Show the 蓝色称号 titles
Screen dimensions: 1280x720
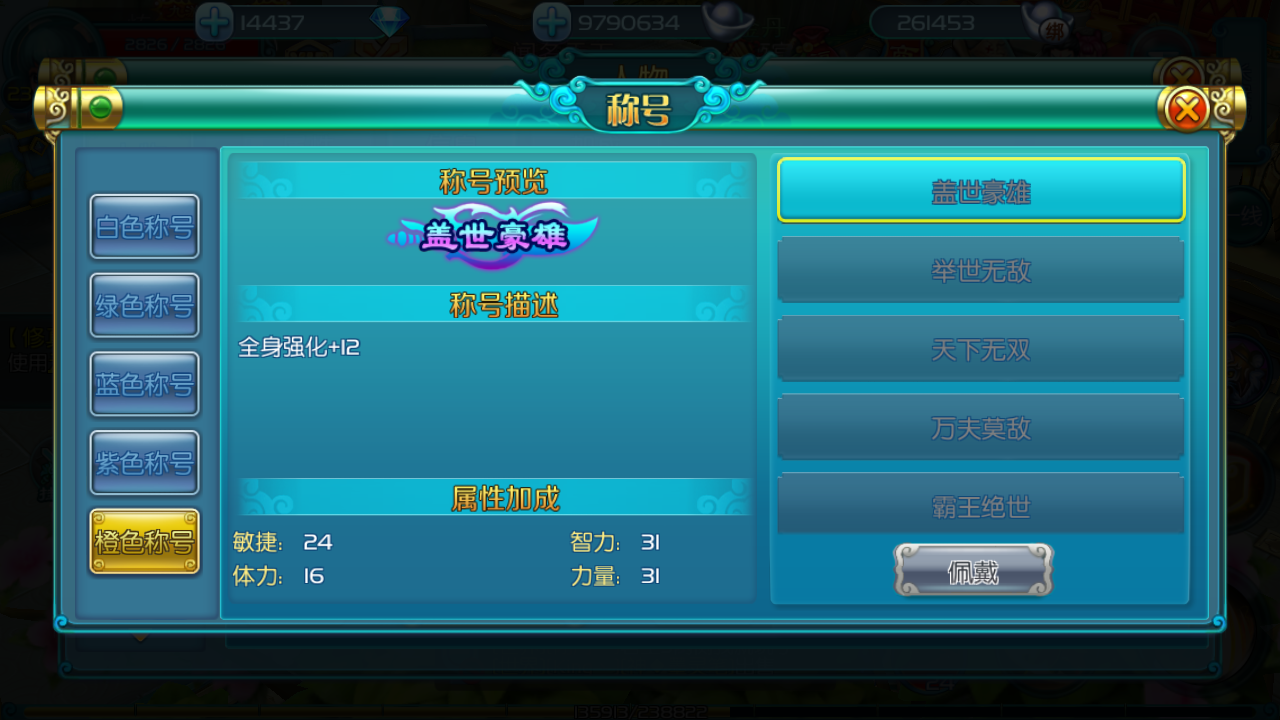[145, 384]
